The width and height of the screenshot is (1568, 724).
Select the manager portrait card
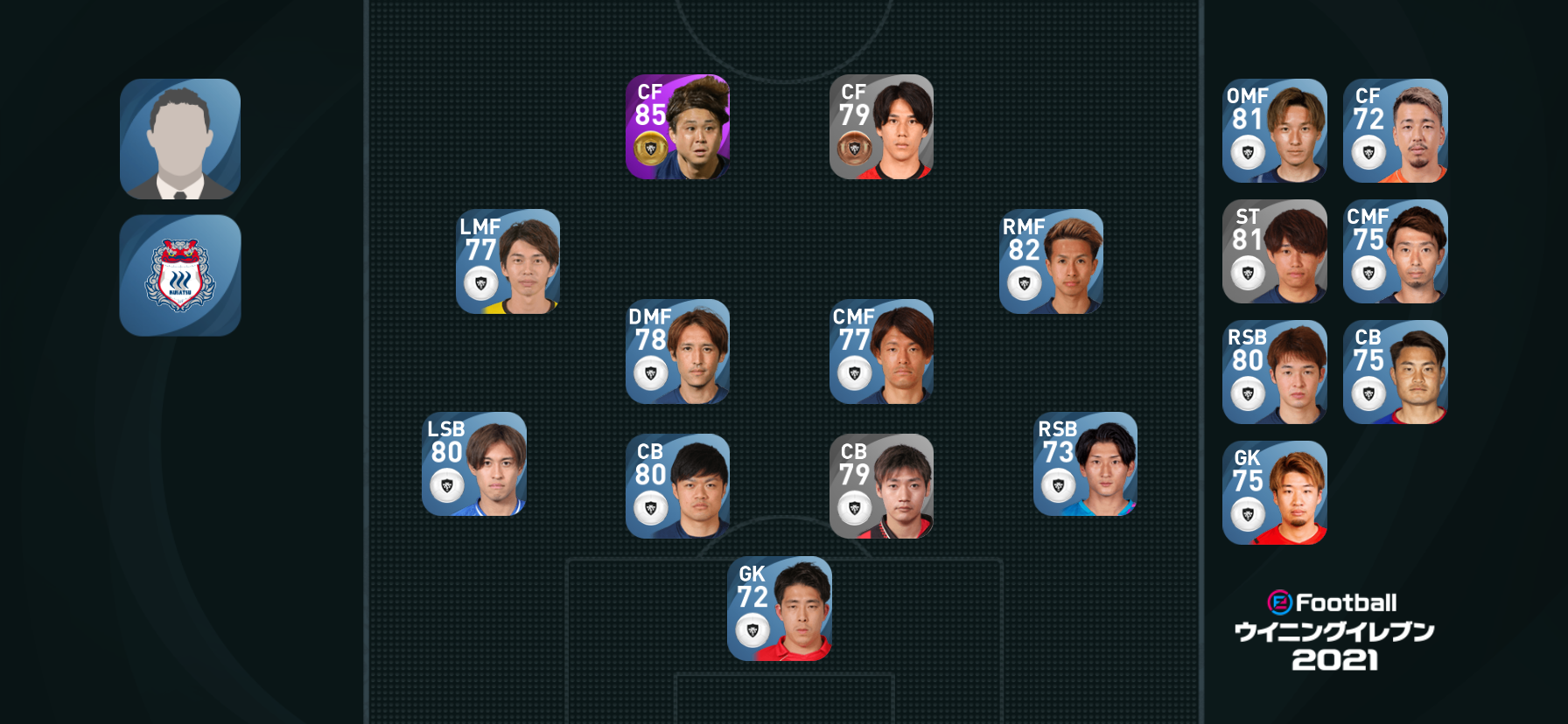point(180,139)
